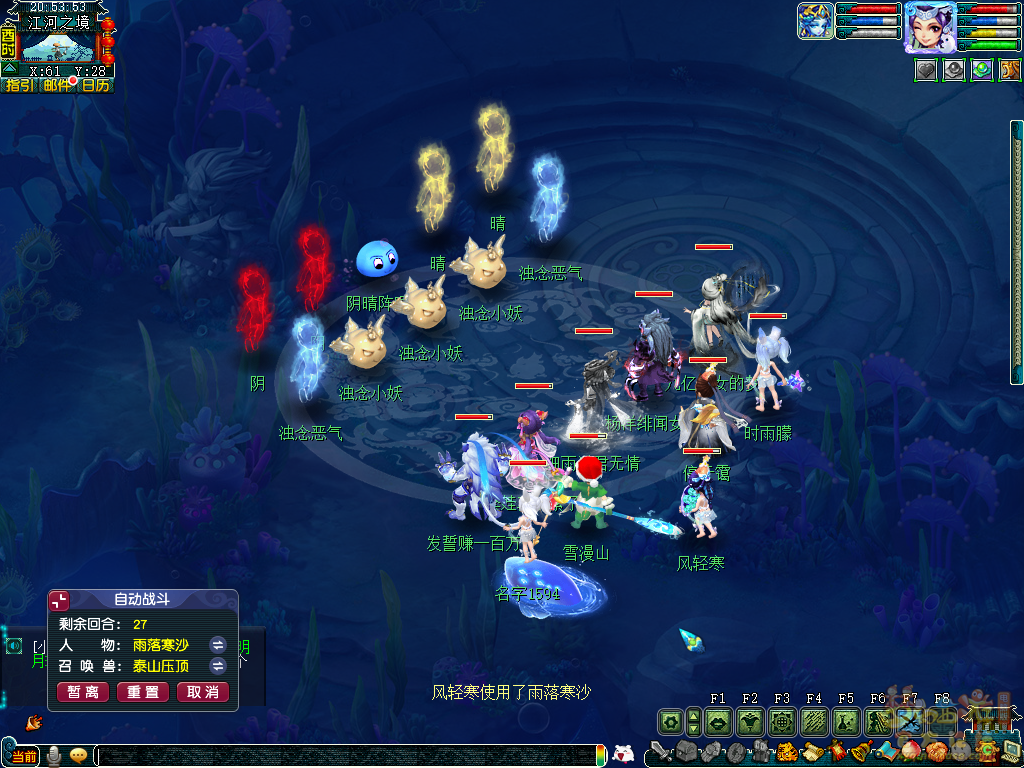Toggle the microphone voice chat icon
Viewport: 1024px width, 768px height.
54,756
